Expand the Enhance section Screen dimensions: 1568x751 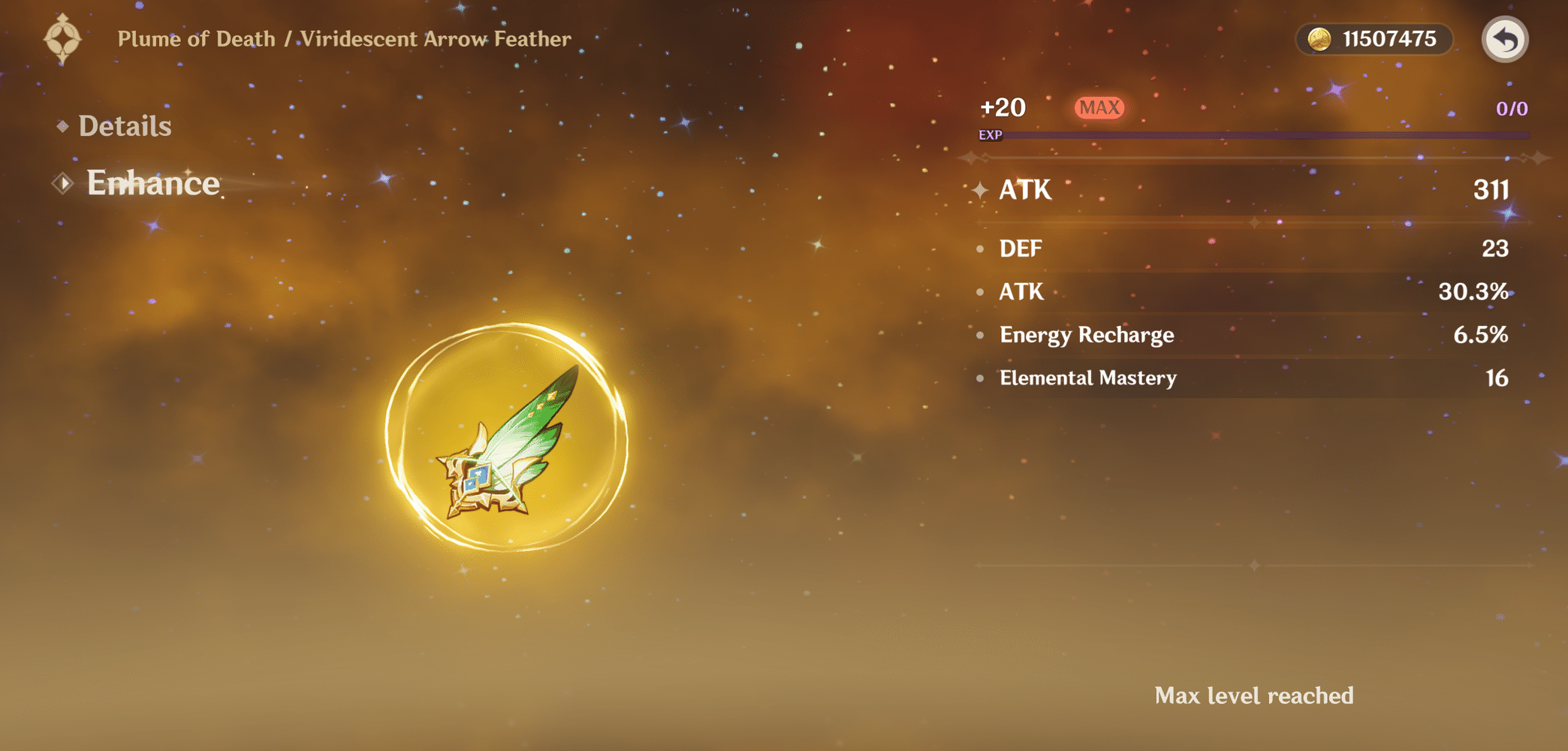pyautogui.click(x=153, y=183)
